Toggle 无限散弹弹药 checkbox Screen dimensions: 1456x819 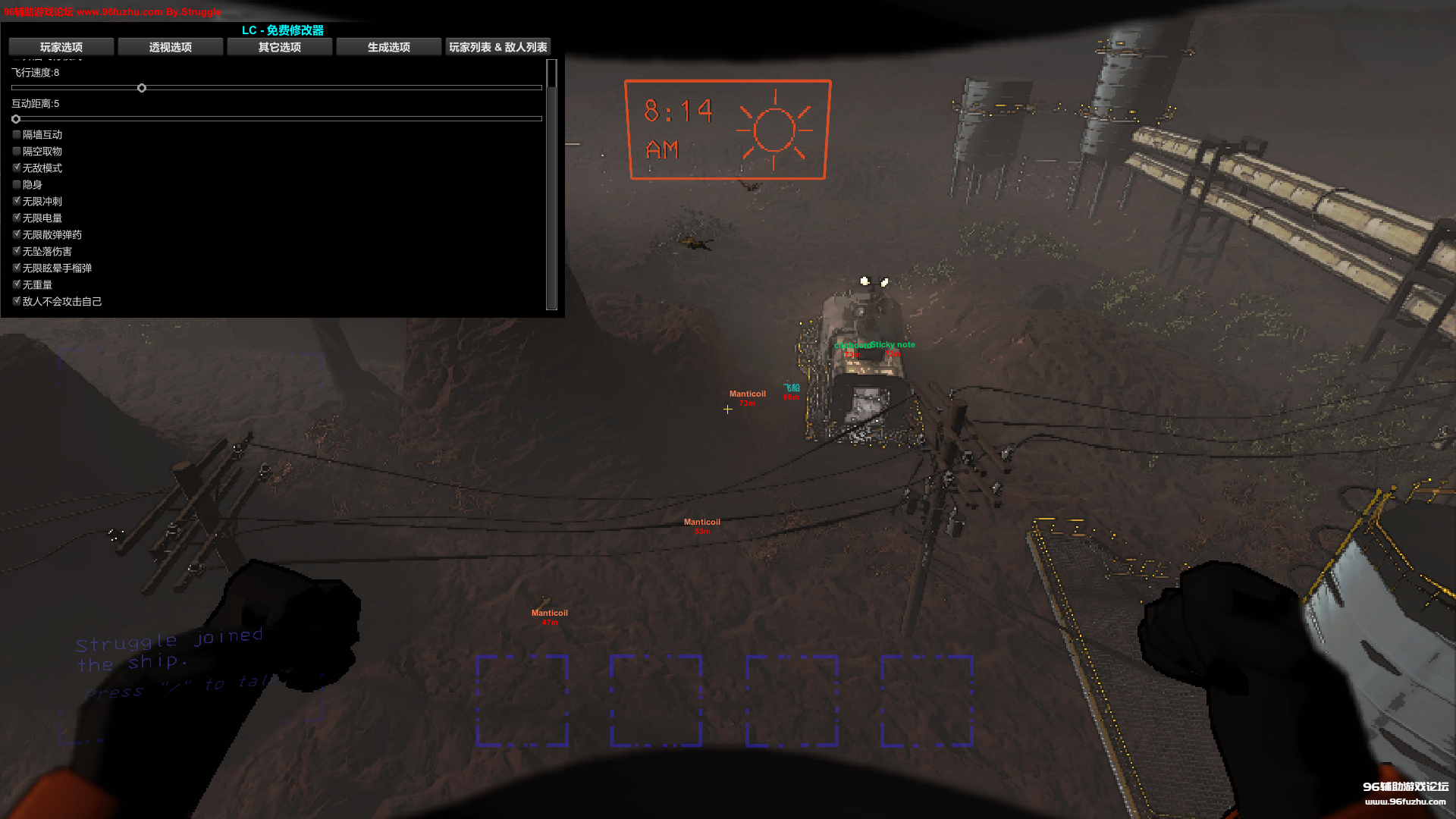pos(17,234)
